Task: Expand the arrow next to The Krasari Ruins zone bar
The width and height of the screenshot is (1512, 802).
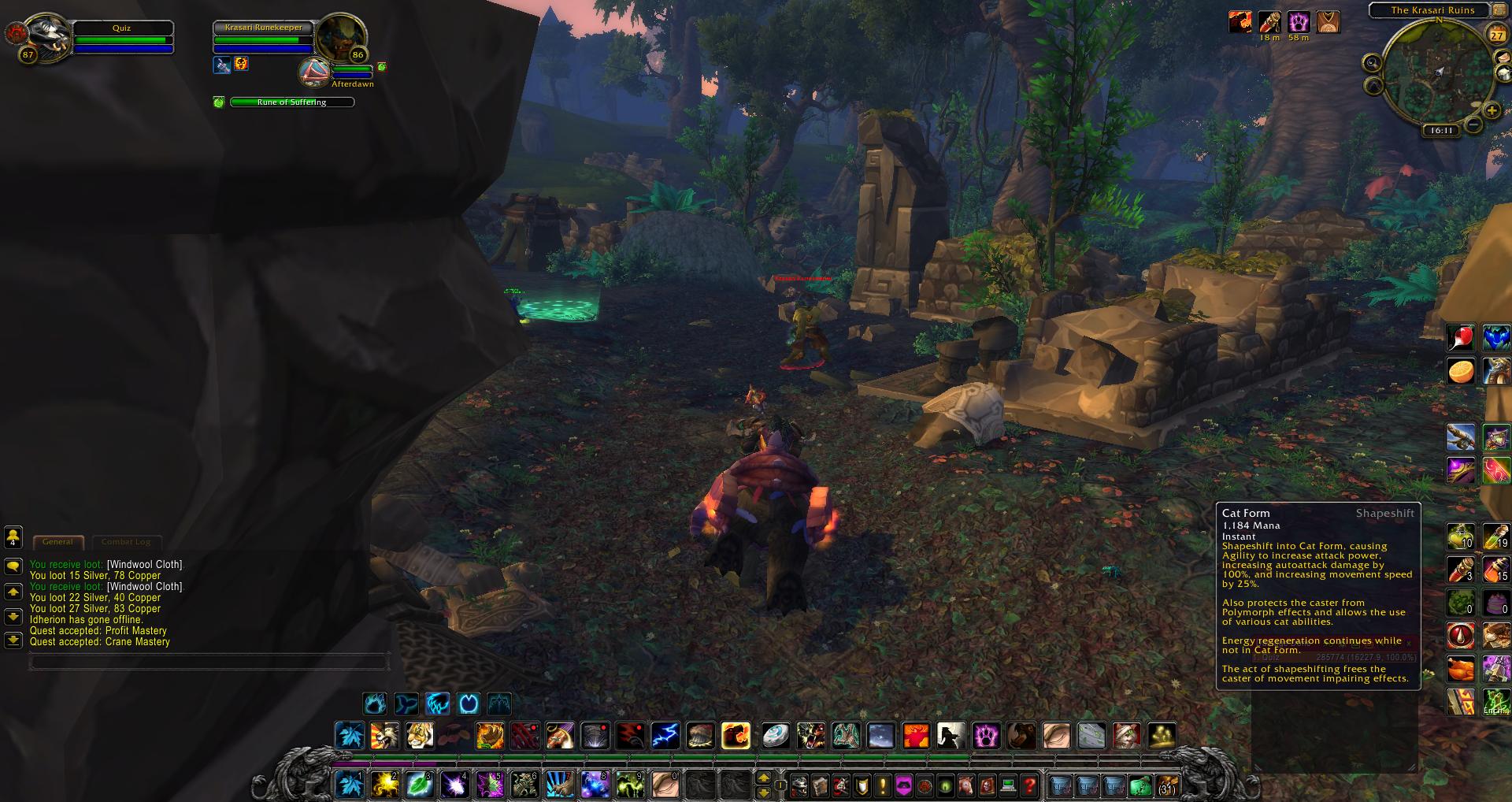Action: tap(1499, 10)
